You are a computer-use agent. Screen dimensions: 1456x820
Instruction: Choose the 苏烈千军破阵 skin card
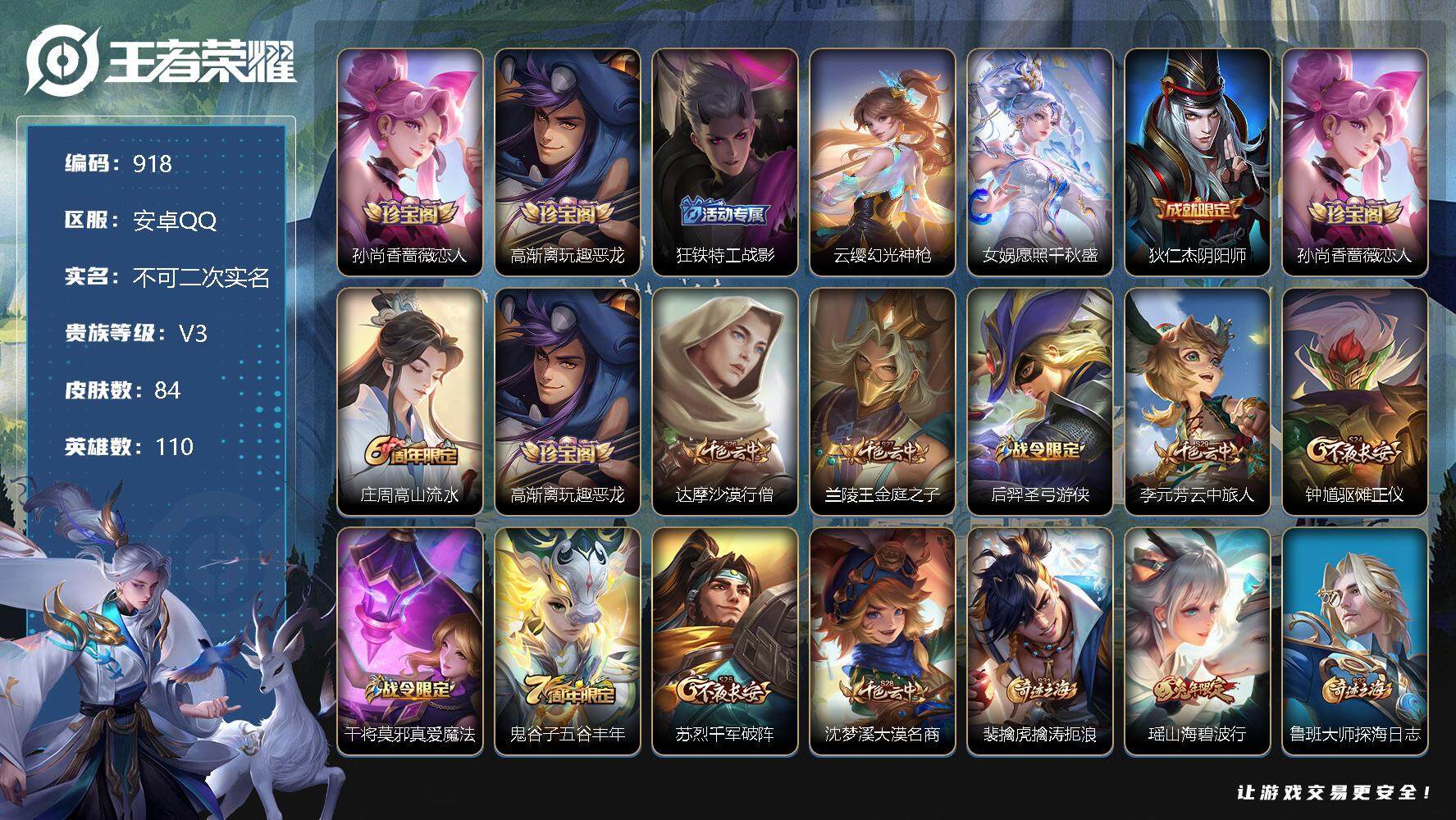click(725, 640)
